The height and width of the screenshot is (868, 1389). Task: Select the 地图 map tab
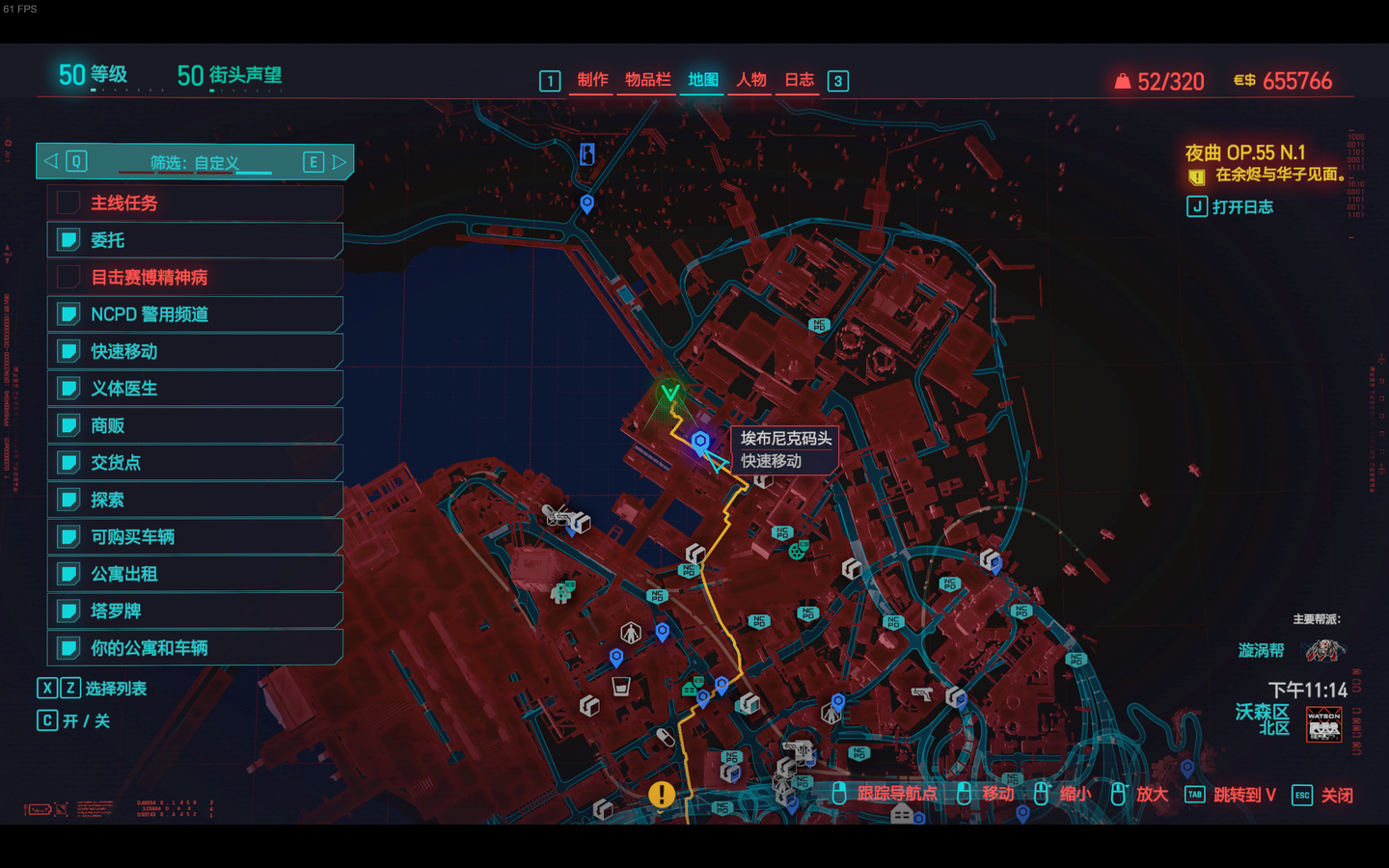point(703,80)
